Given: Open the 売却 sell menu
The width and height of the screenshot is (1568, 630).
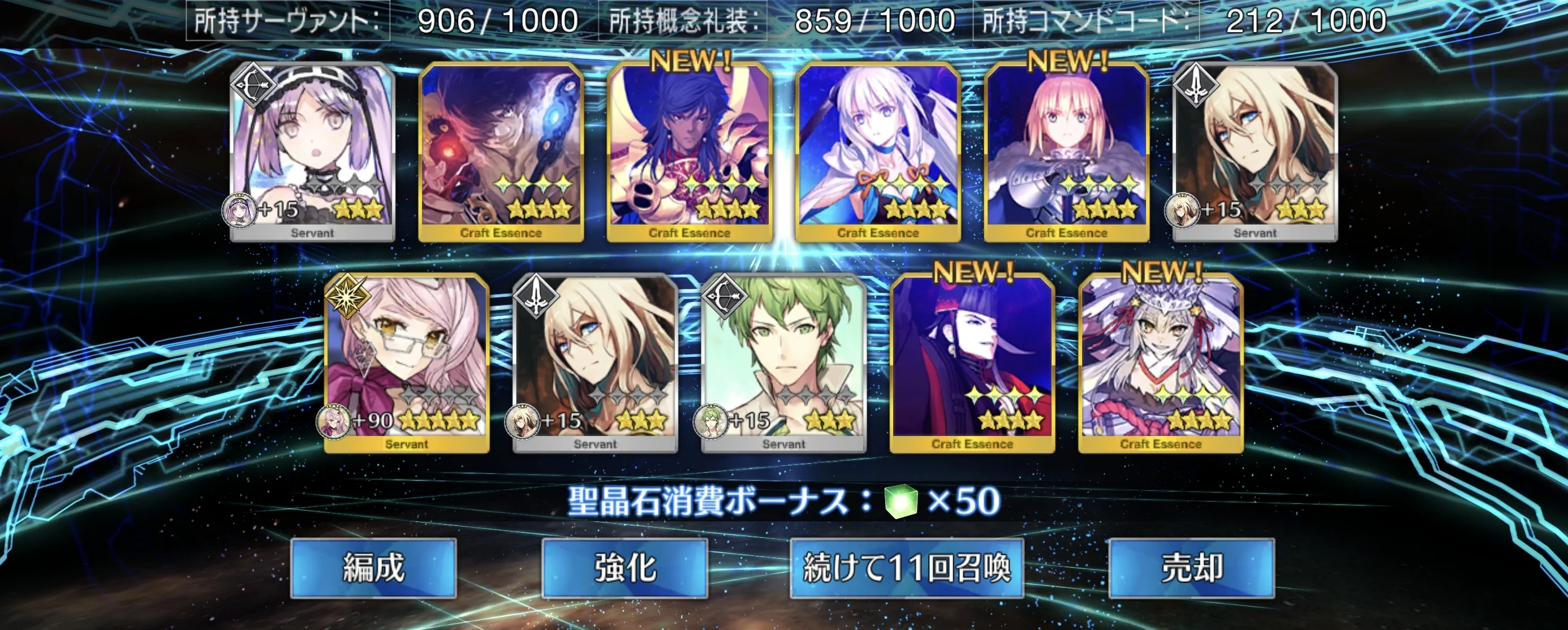Looking at the screenshot, I should pyautogui.click(x=1191, y=568).
